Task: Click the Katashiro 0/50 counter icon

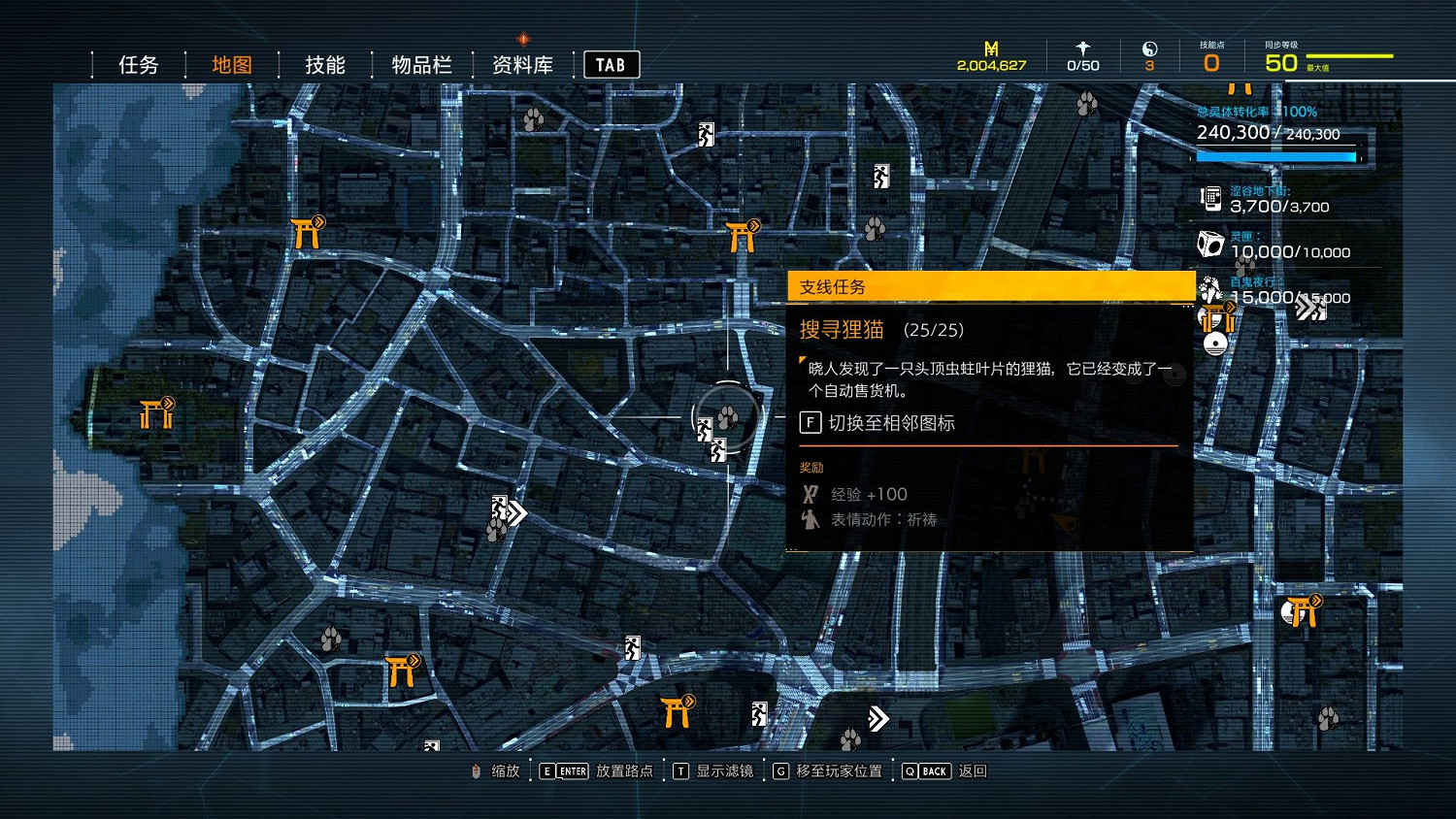Action: point(1082,49)
